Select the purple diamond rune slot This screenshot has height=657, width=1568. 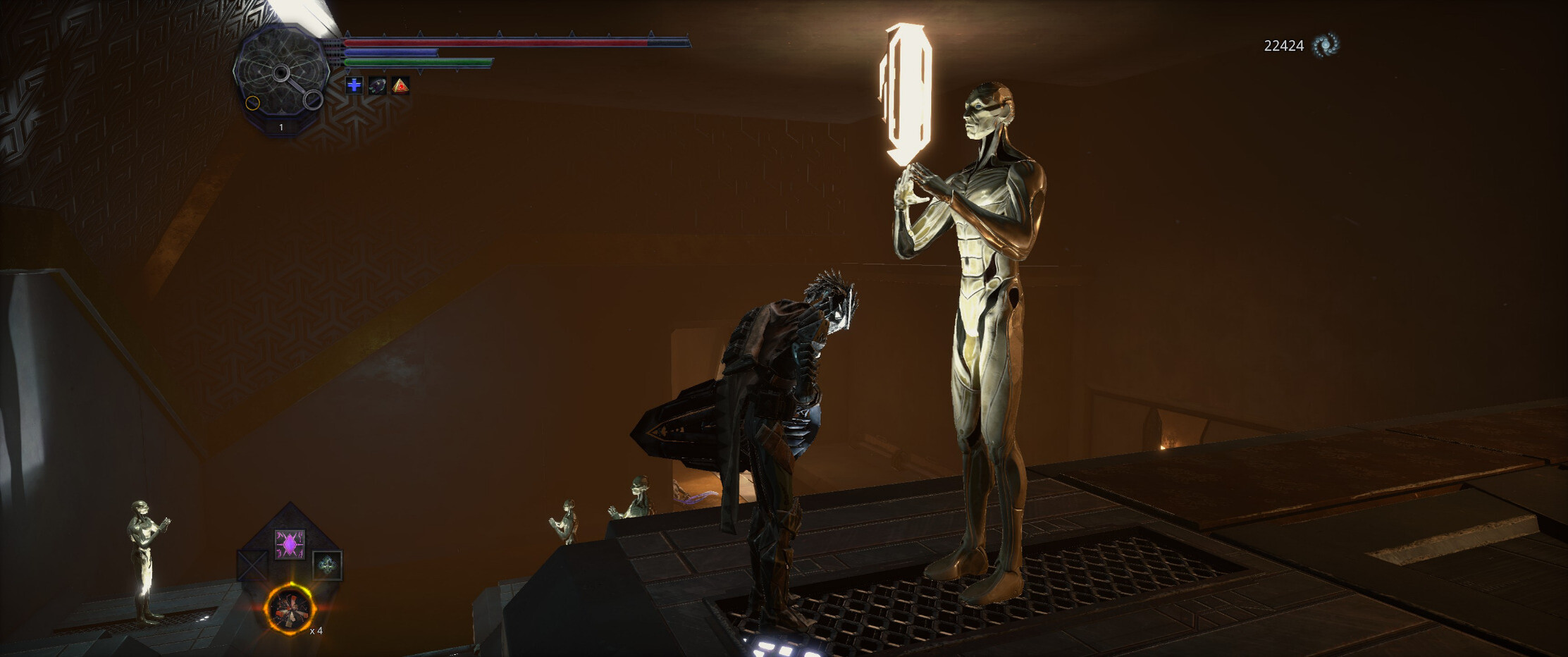pos(290,544)
